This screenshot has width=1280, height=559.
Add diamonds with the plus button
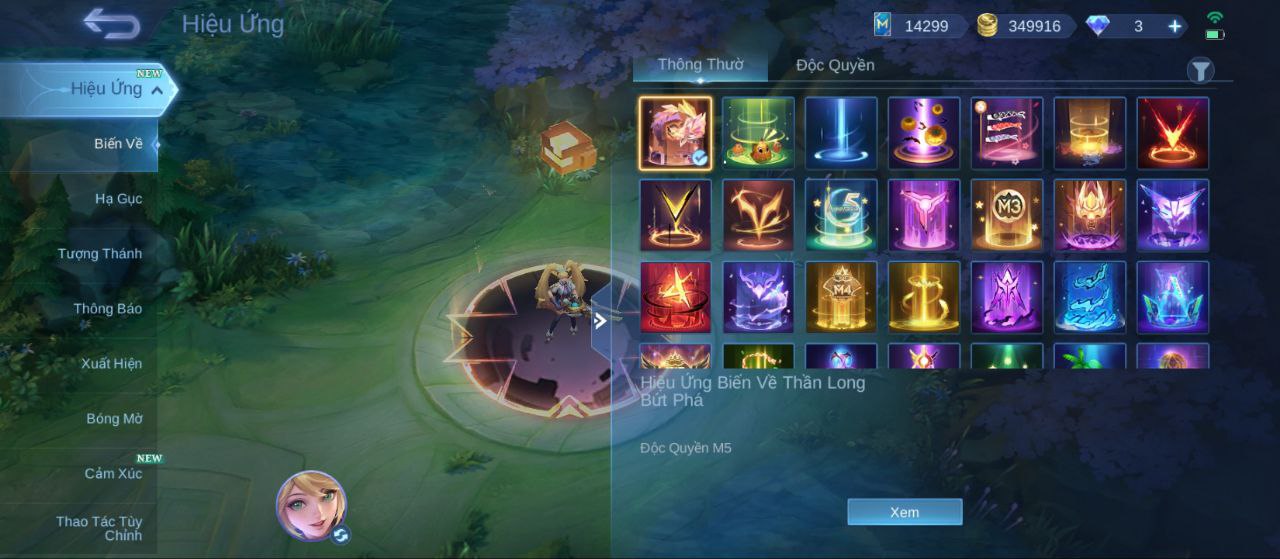point(1175,26)
